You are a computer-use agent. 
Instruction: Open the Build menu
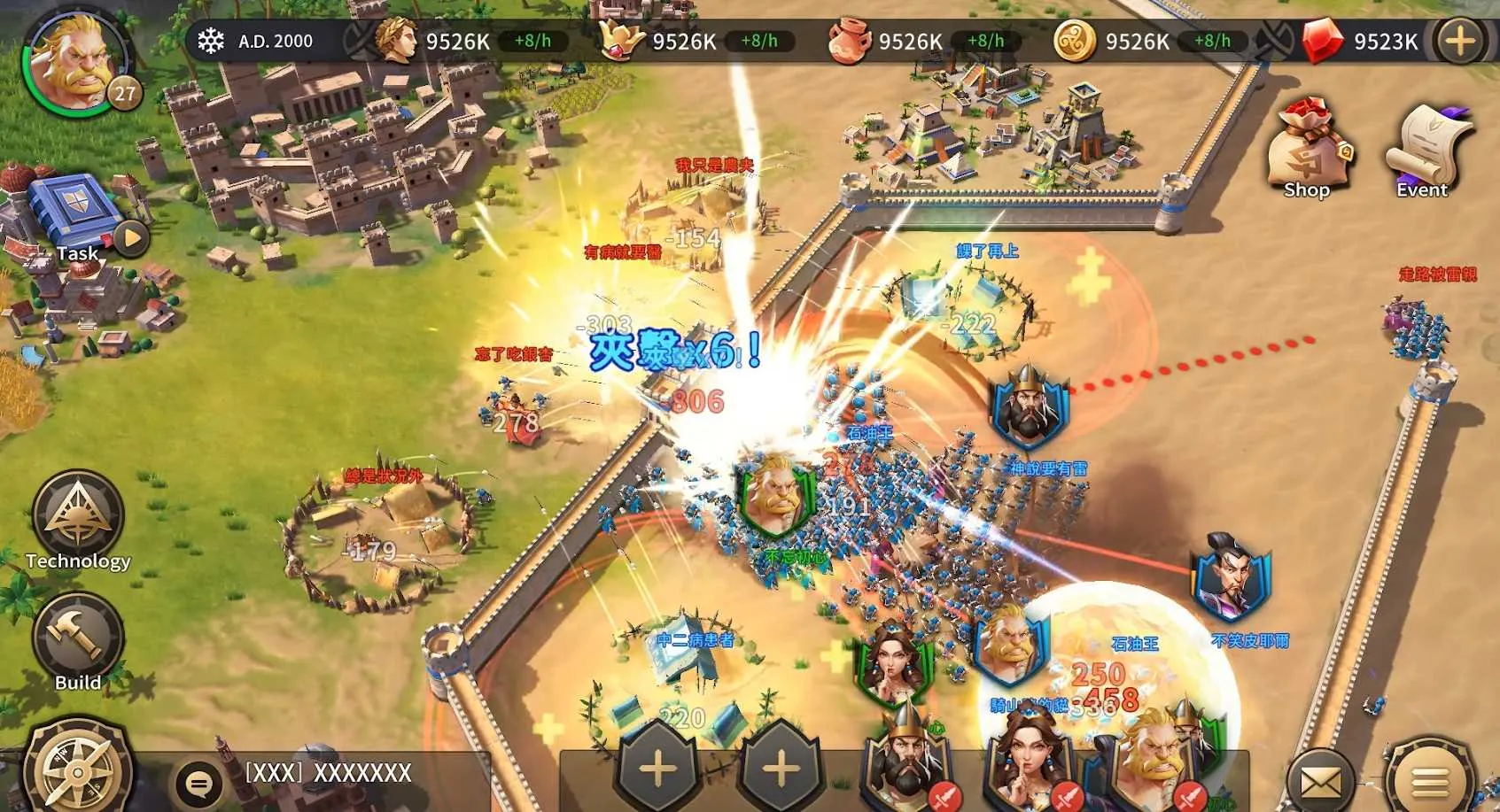pyautogui.click(x=78, y=639)
